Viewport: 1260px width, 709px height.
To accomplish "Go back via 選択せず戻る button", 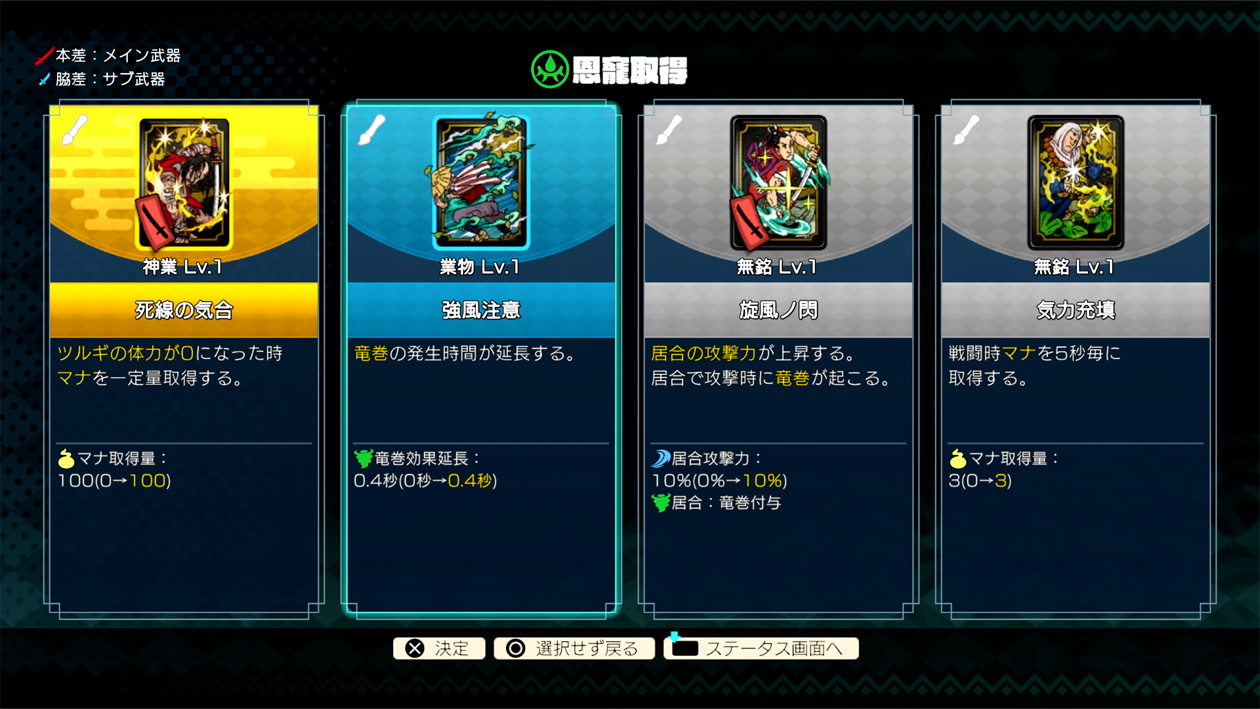I will (574, 649).
